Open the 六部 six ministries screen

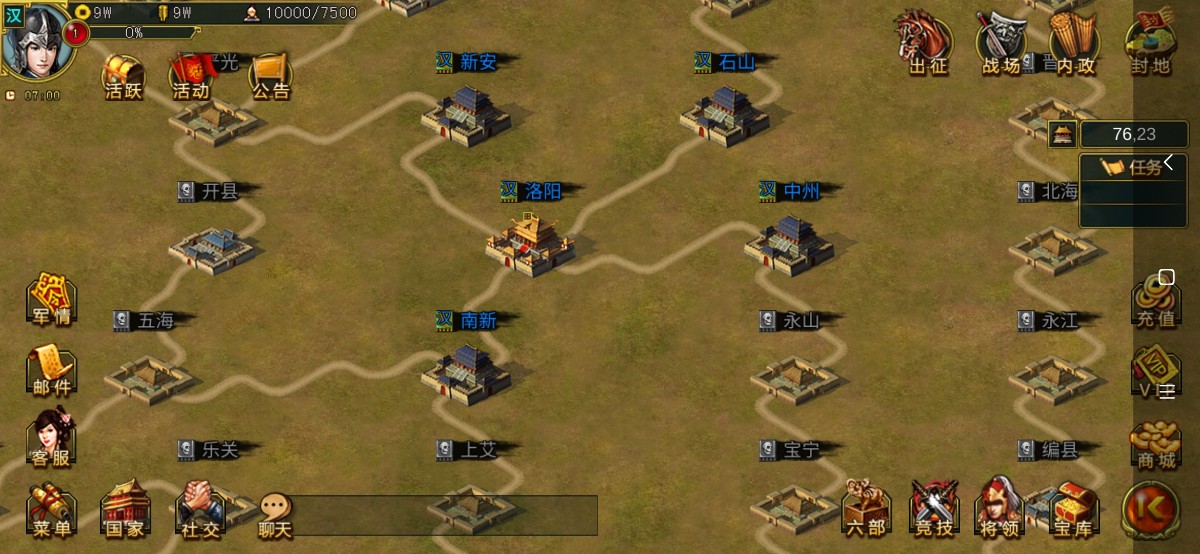(x=866, y=510)
